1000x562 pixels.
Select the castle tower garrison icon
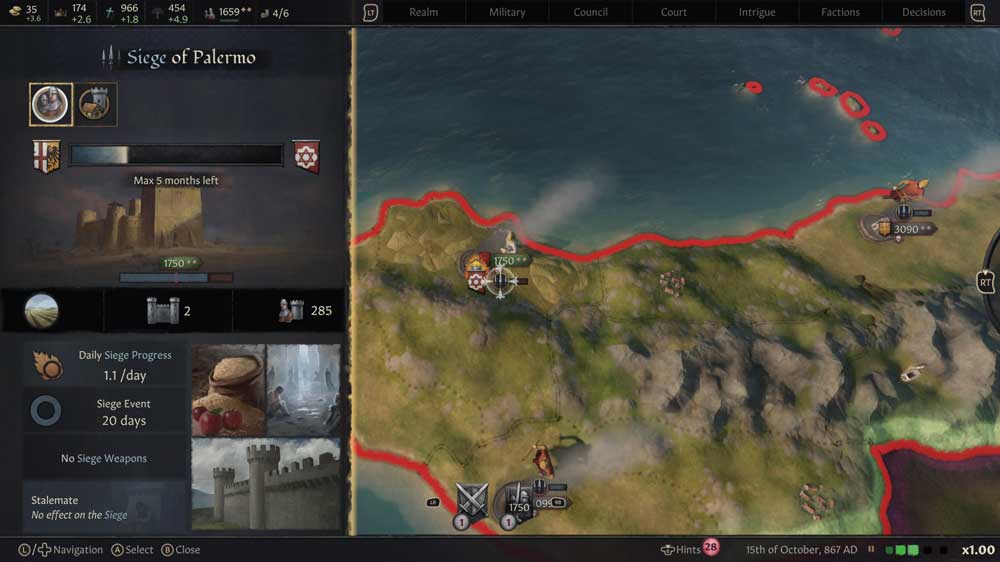point(163,311)
